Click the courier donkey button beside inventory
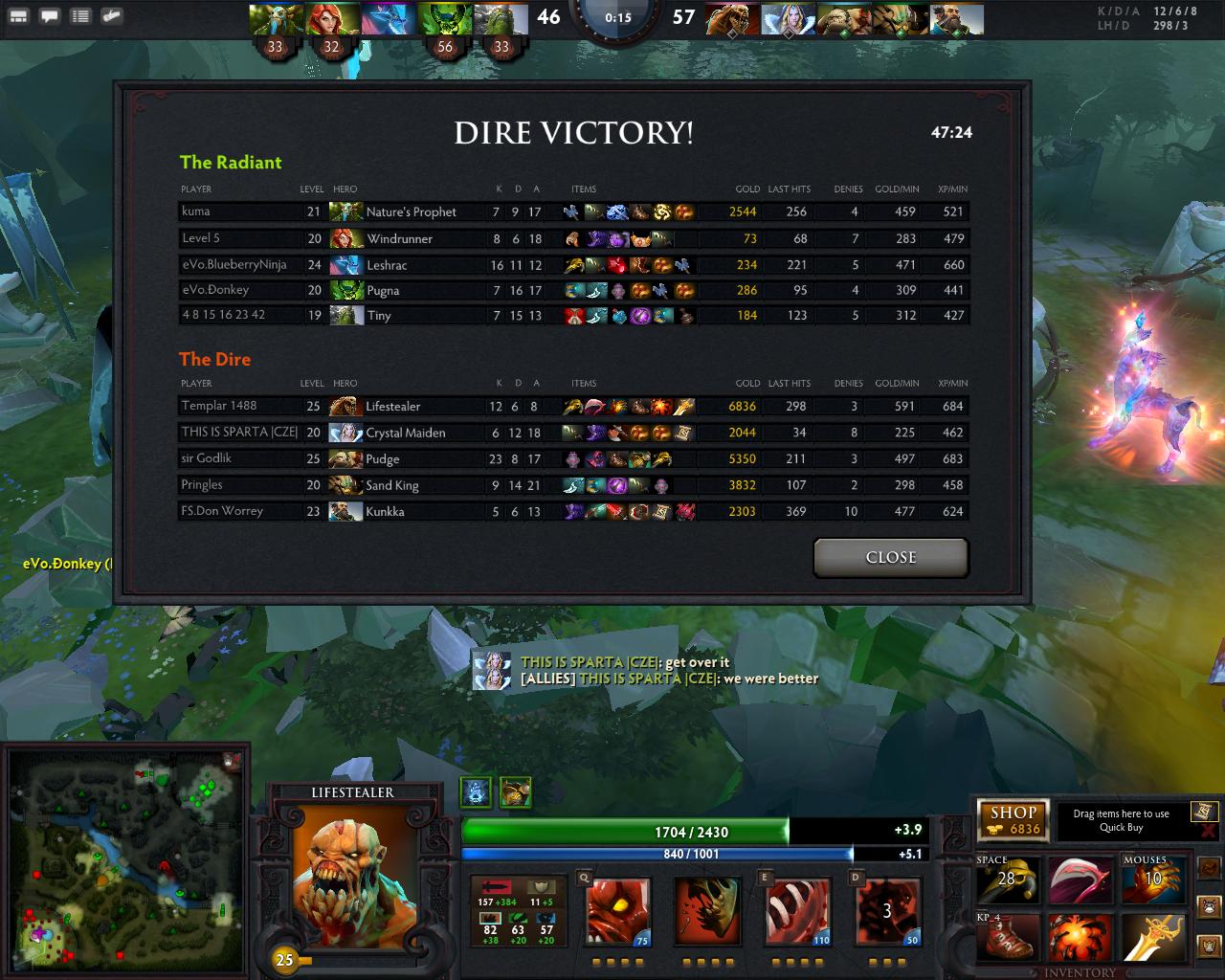Viewport: 1225px width, 980px height. point(1209,905)
